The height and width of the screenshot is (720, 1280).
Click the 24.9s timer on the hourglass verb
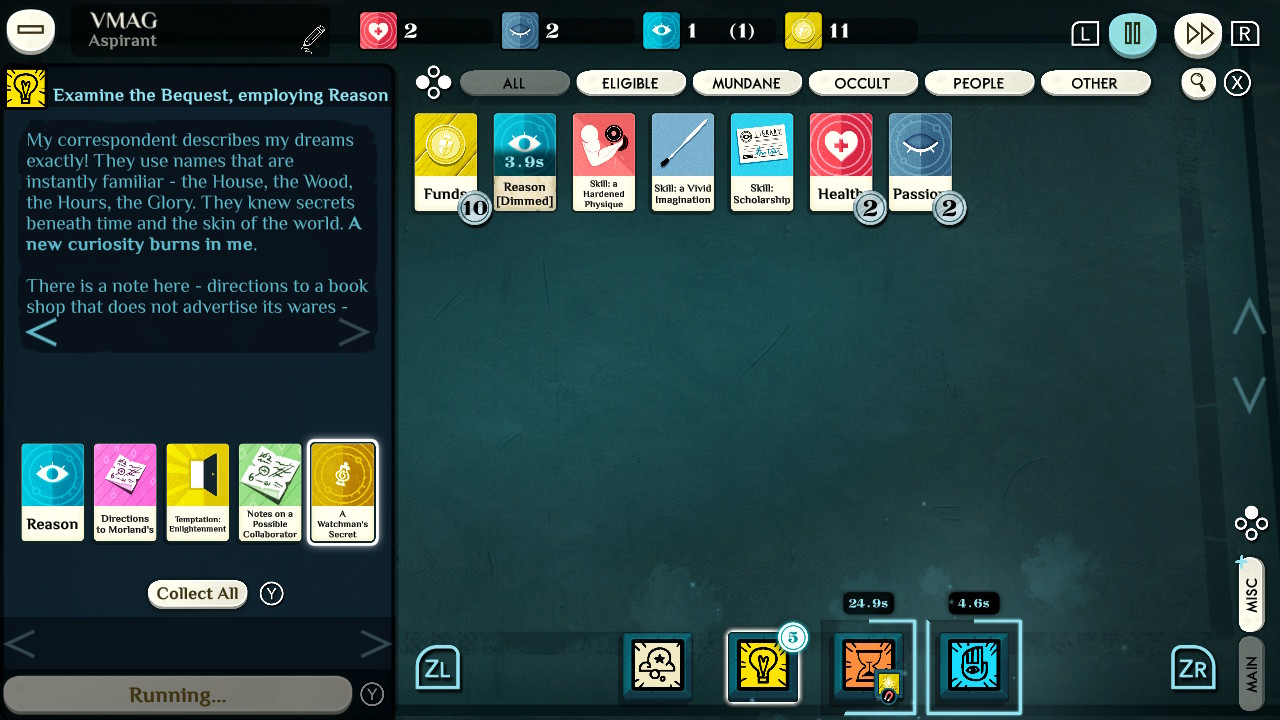[869, 603]
